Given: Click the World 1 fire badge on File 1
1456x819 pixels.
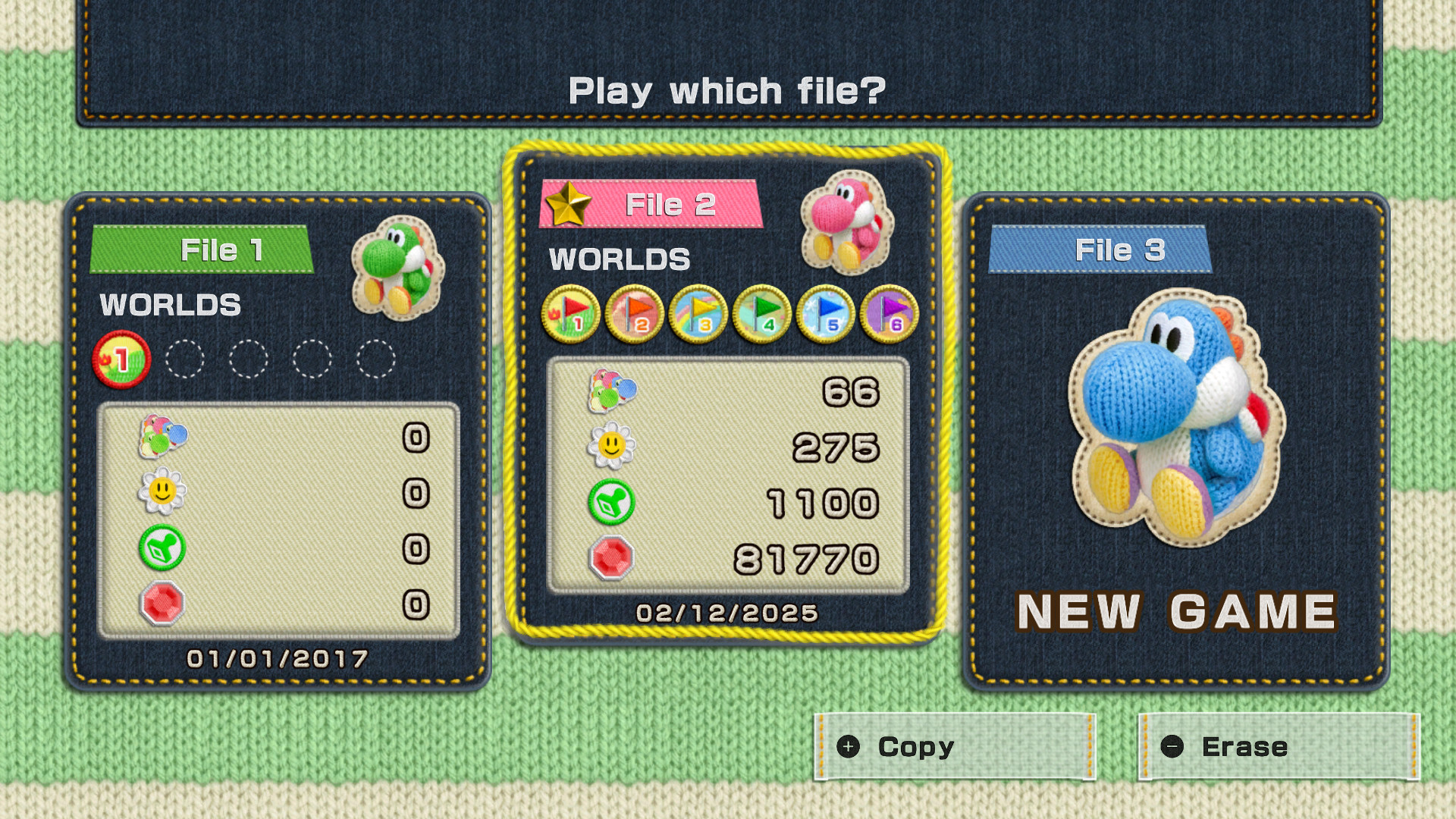Looking at the screenshot, I should pos(120,359).
